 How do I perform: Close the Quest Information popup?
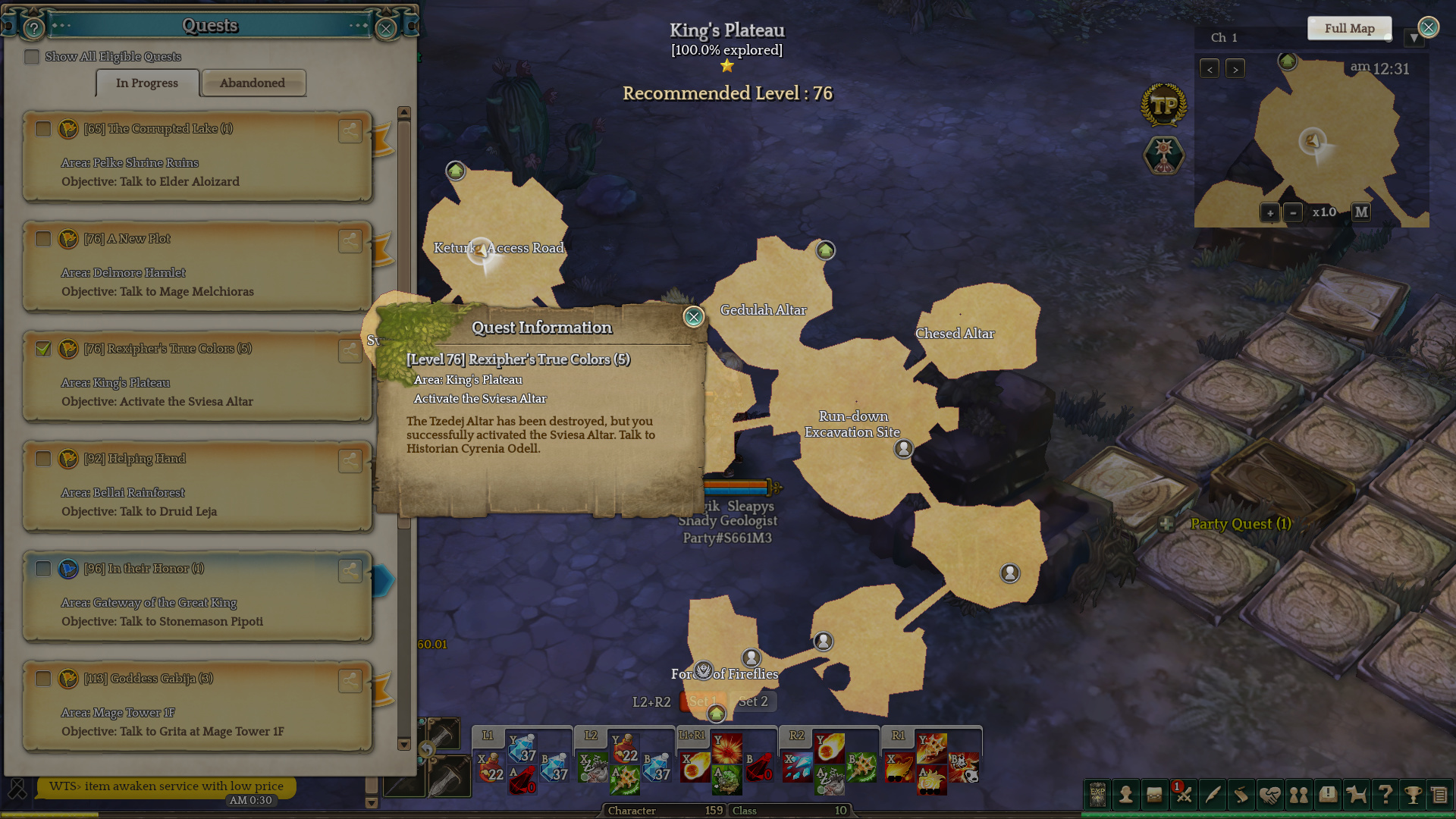pos(693,317)
